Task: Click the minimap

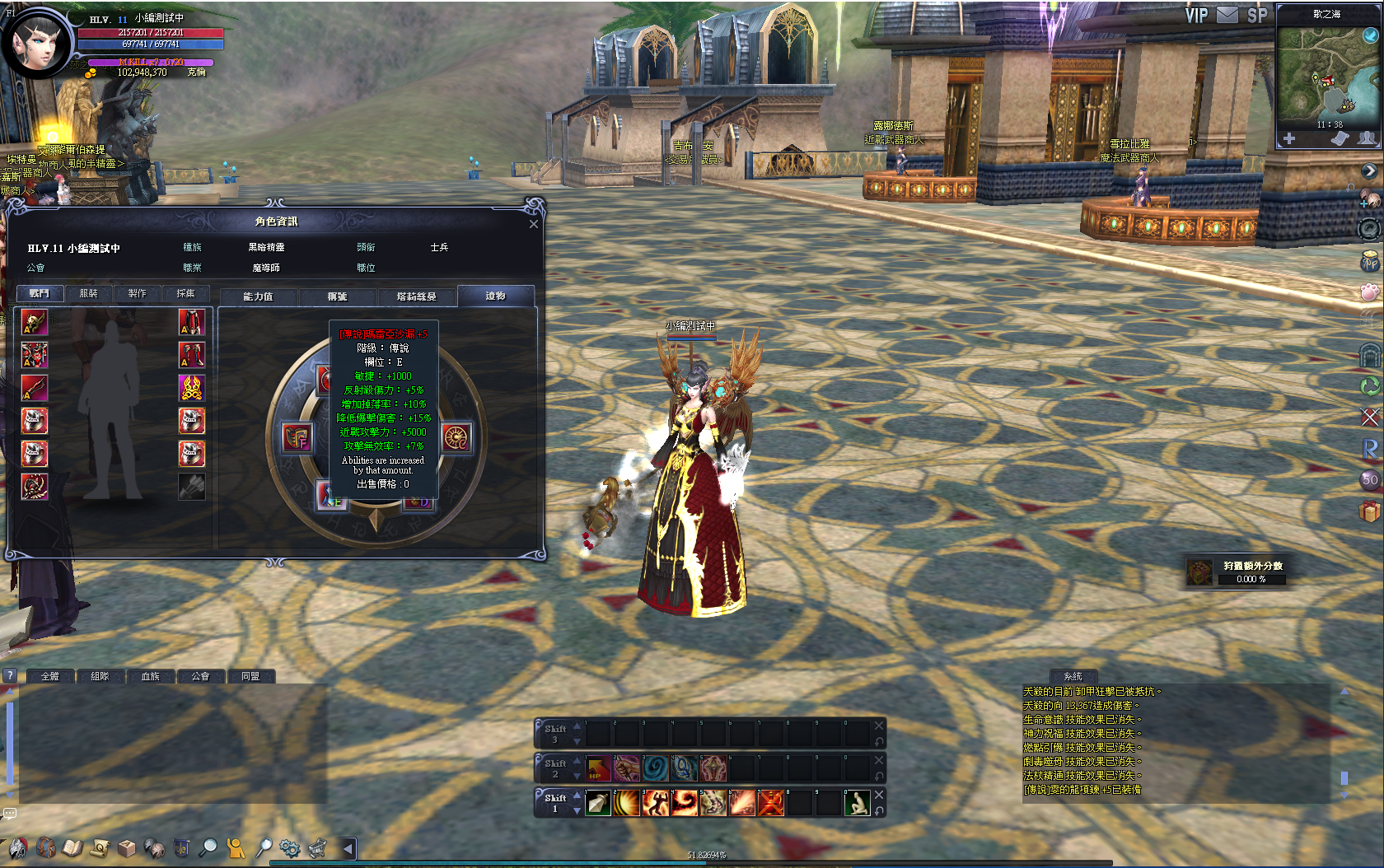Action: [1326, 76]
